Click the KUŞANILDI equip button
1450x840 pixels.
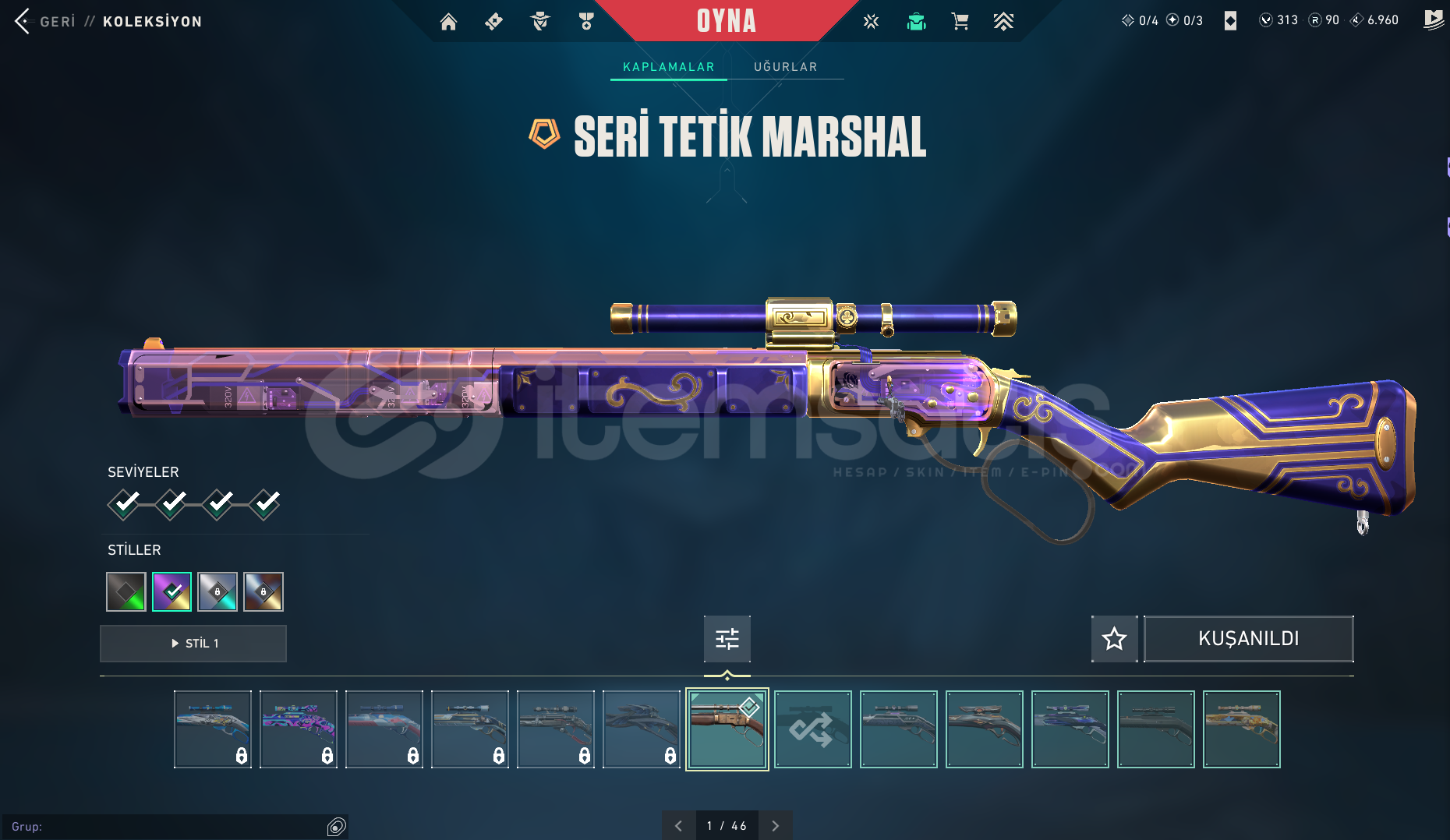1248,639
